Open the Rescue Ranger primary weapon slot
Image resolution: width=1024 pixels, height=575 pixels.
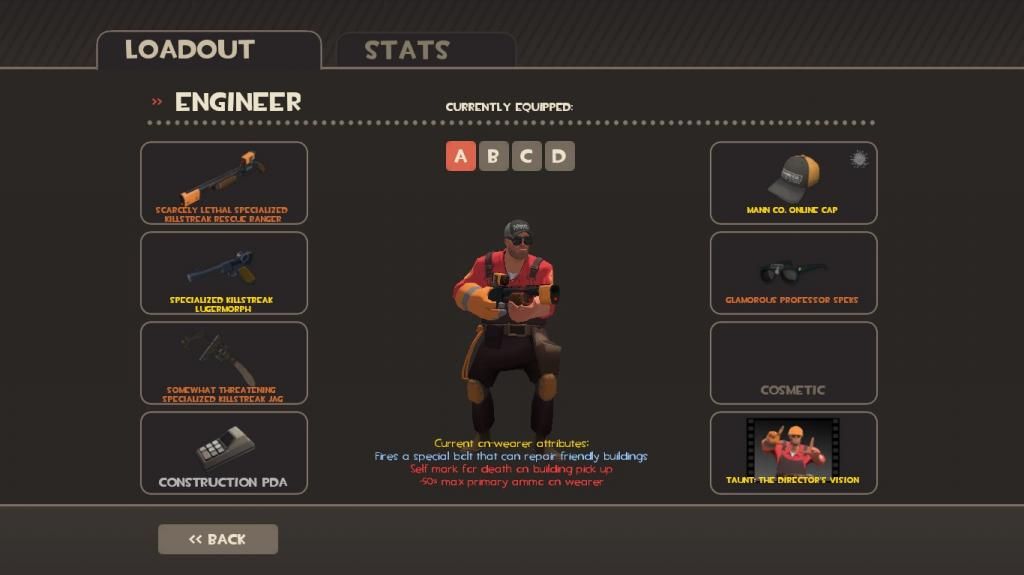point(224,183)
